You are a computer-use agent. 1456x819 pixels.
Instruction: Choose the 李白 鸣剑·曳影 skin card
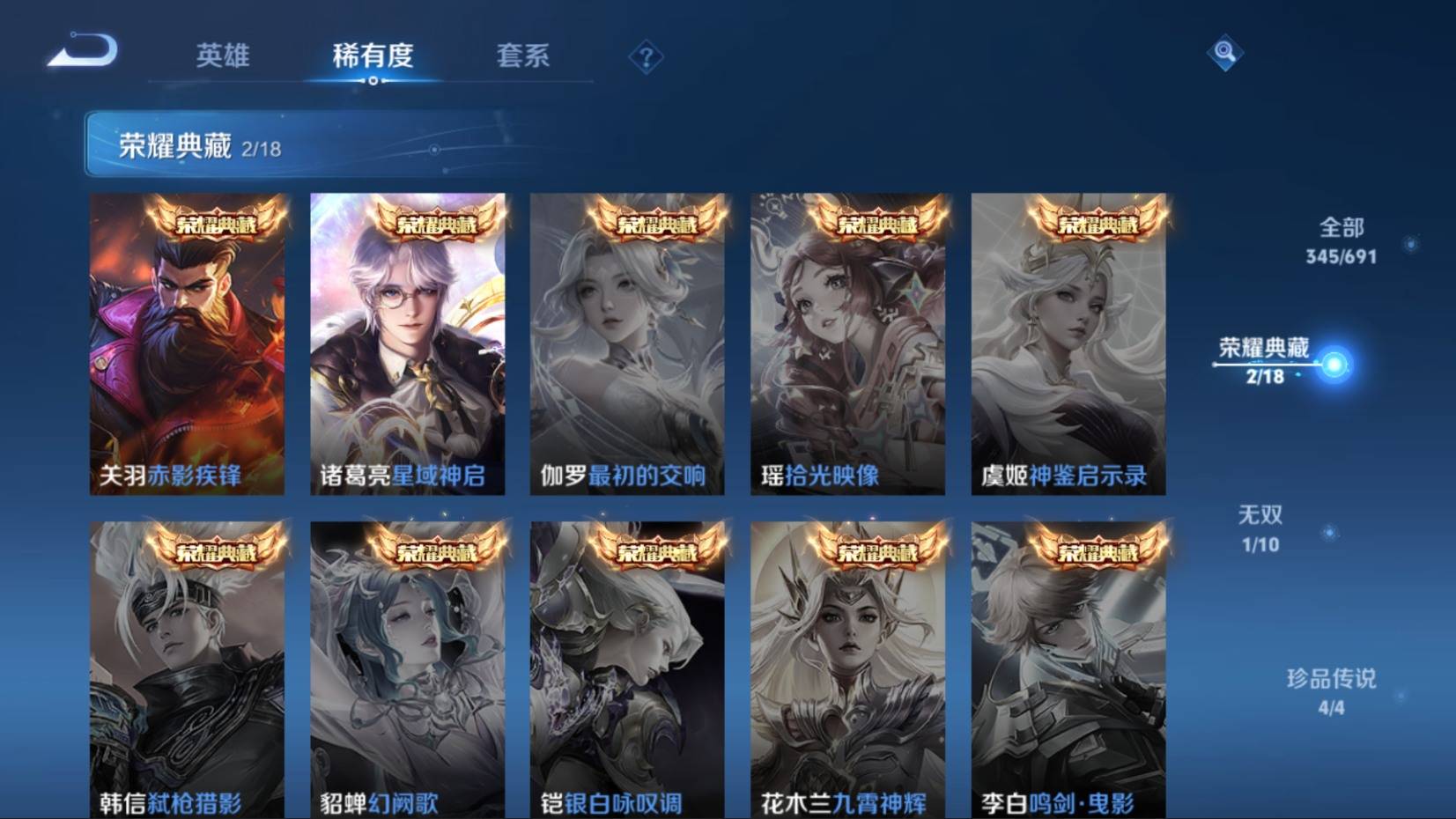(x=1068, y=669)
